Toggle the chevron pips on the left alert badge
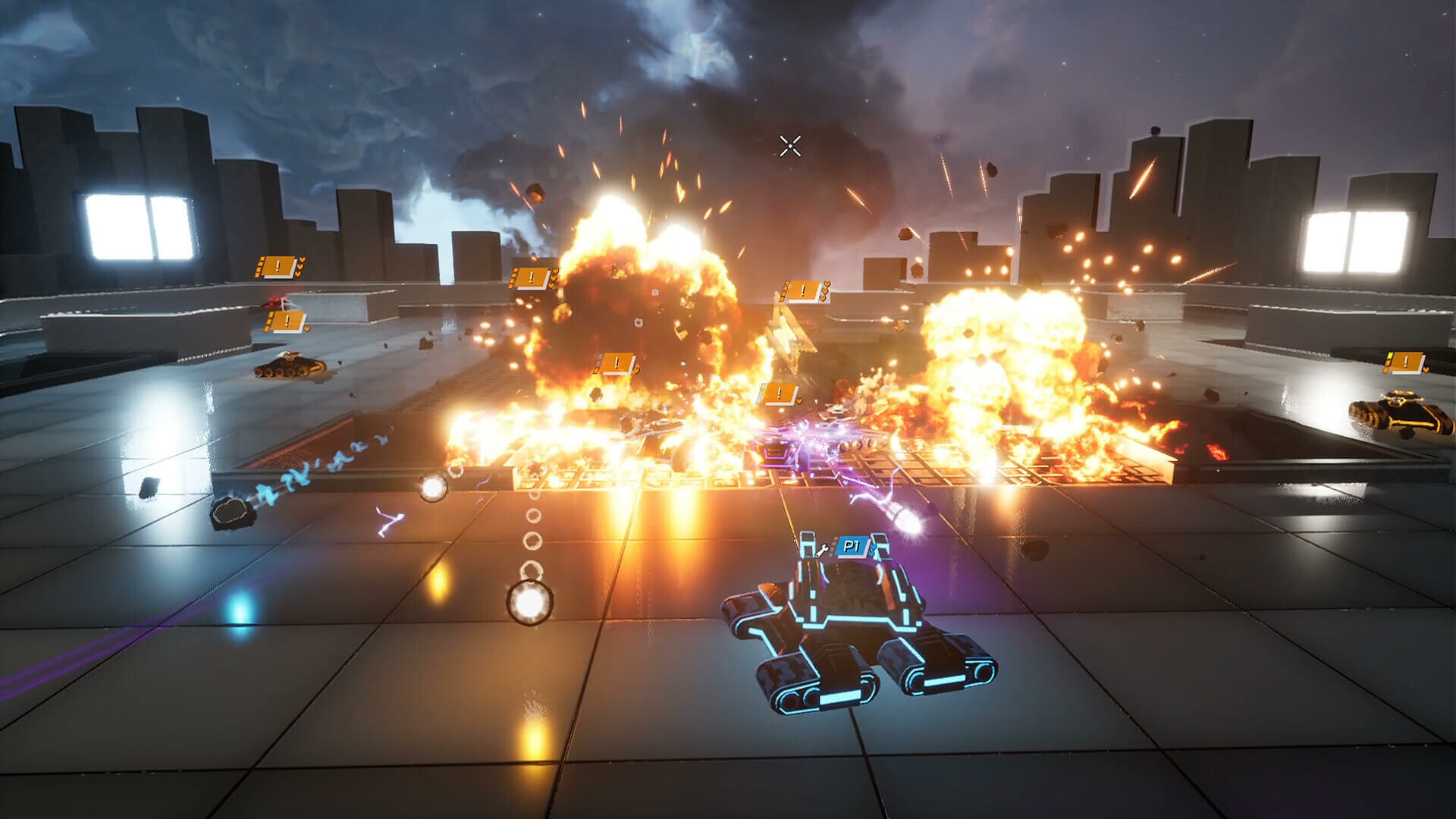 click(x=259, y=267)
